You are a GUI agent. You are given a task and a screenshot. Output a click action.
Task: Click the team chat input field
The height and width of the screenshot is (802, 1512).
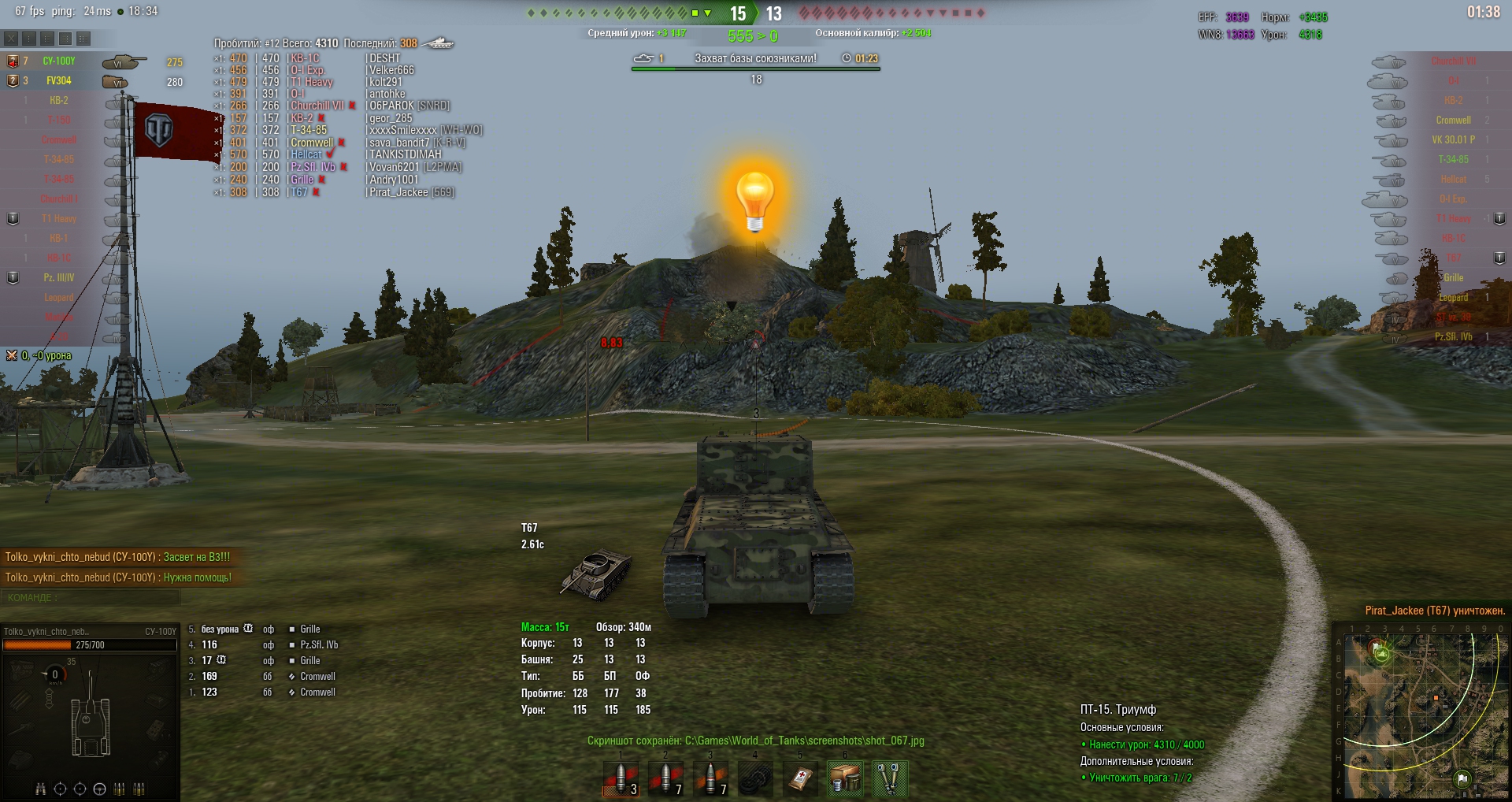(91, 598)
